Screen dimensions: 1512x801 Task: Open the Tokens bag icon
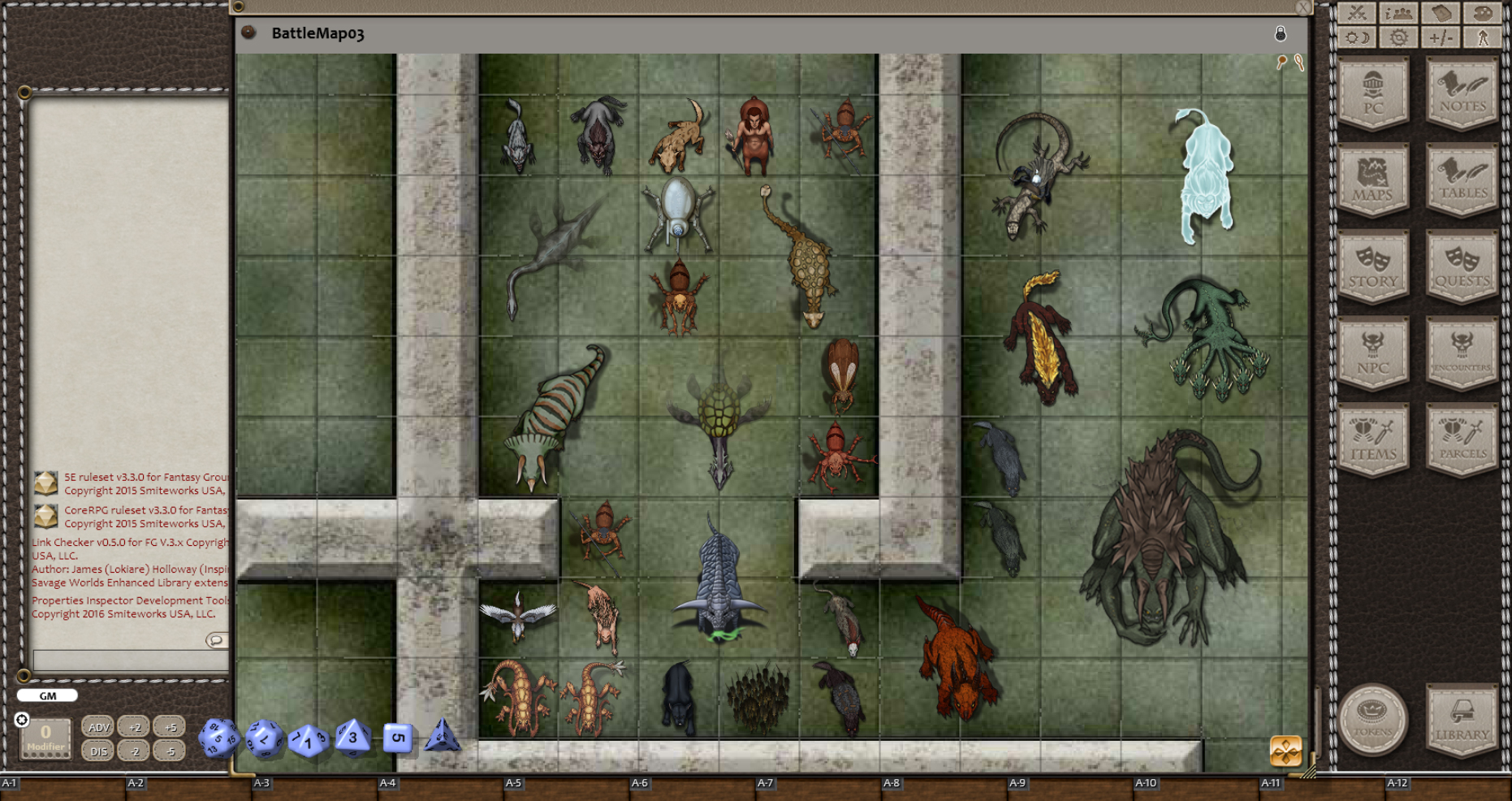click(1374, 721)
